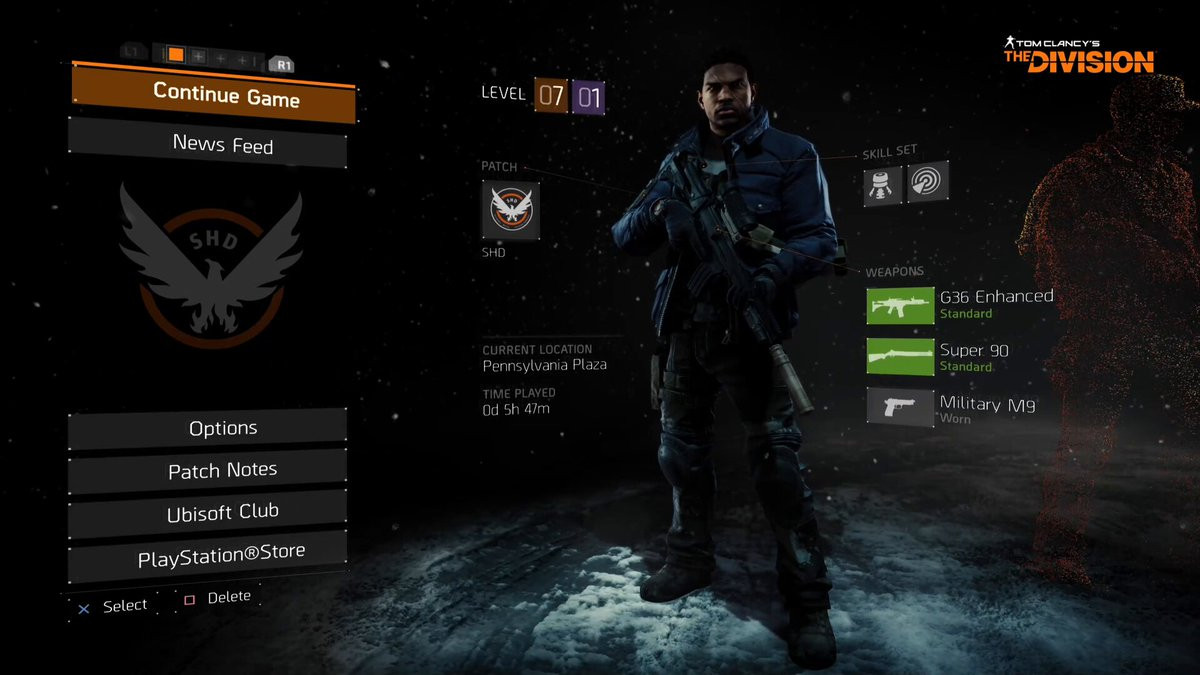
Task: Select the pulse skill icon
Action: pos(927,182)
